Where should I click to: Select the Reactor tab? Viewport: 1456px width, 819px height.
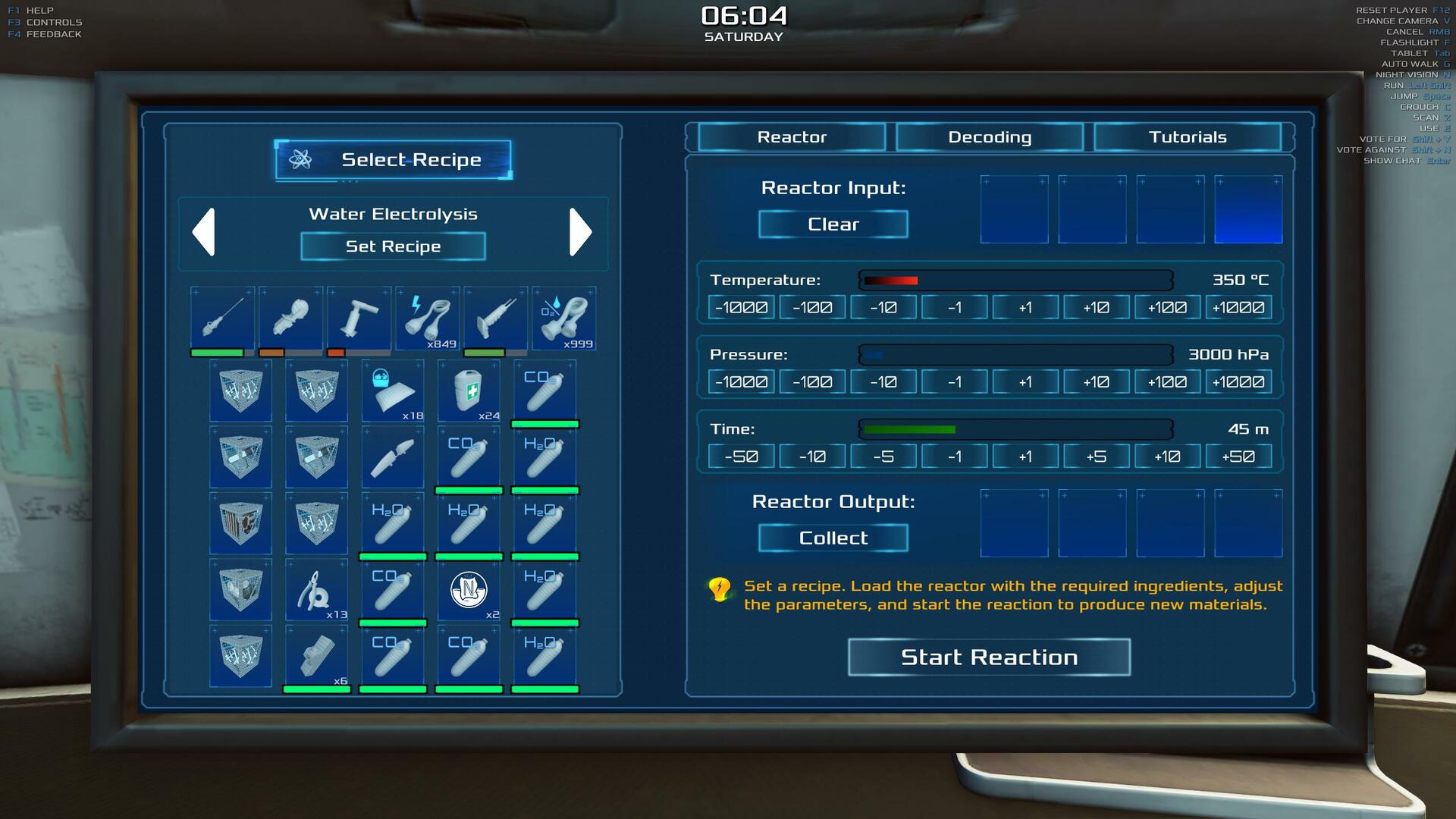coord(792,137)
